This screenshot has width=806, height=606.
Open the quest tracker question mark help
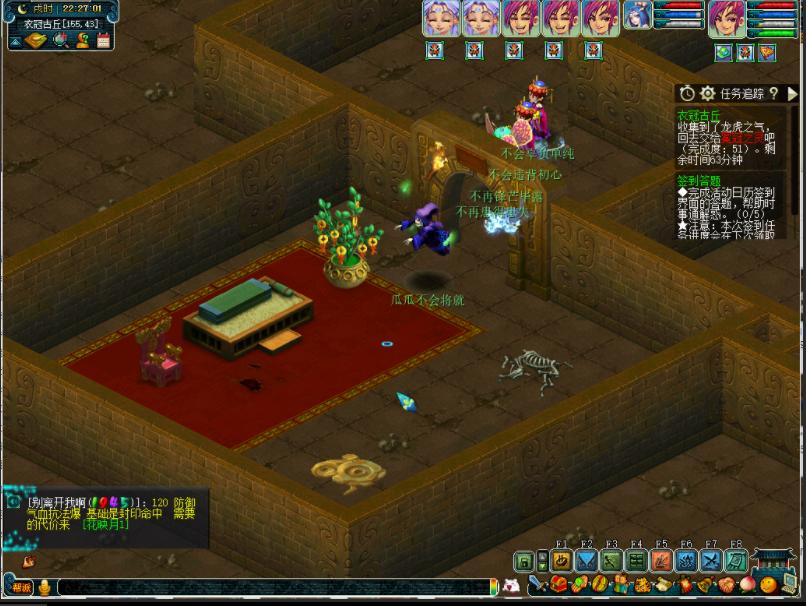[773, 93]
